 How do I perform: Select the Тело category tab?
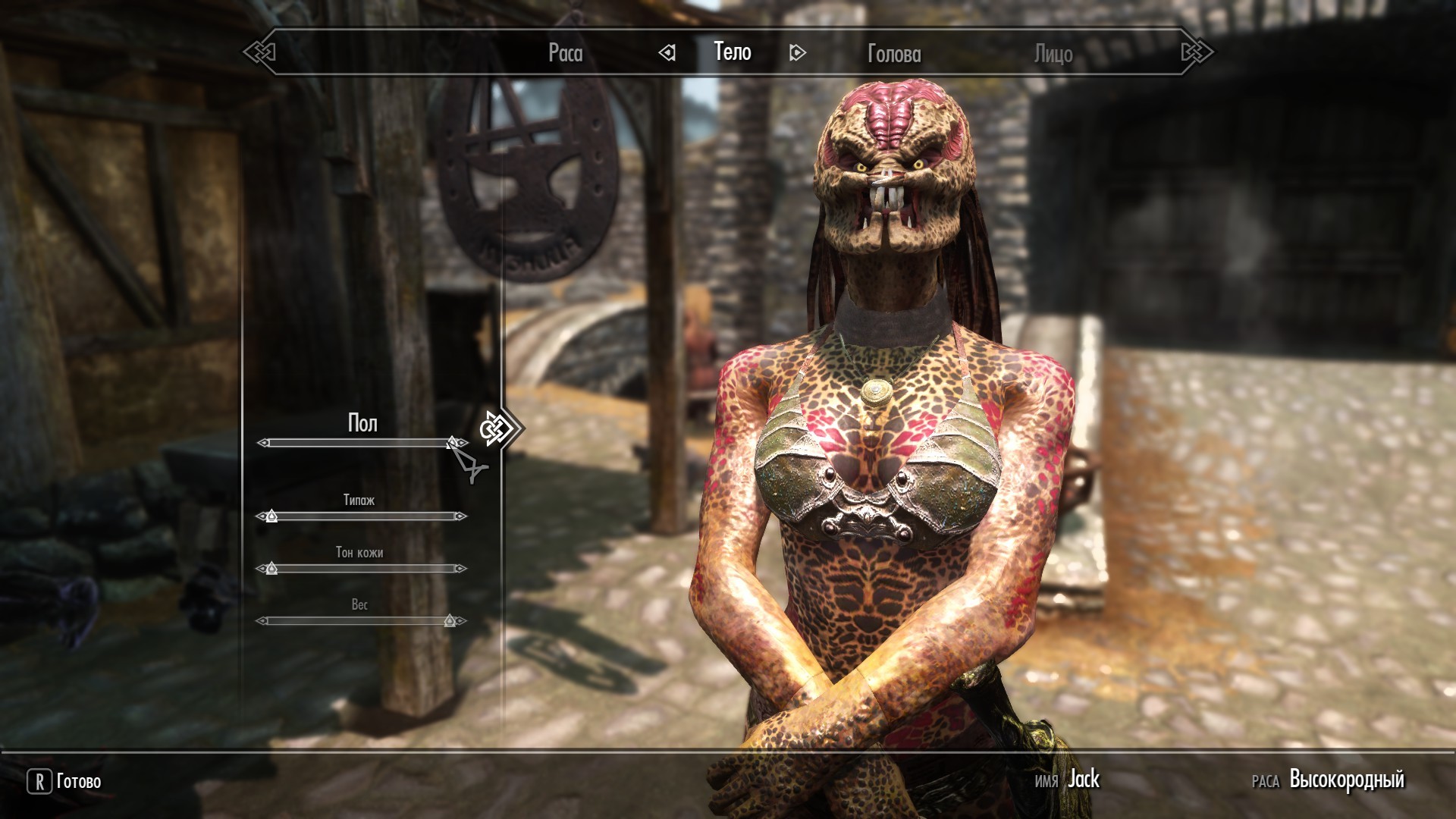733,52
